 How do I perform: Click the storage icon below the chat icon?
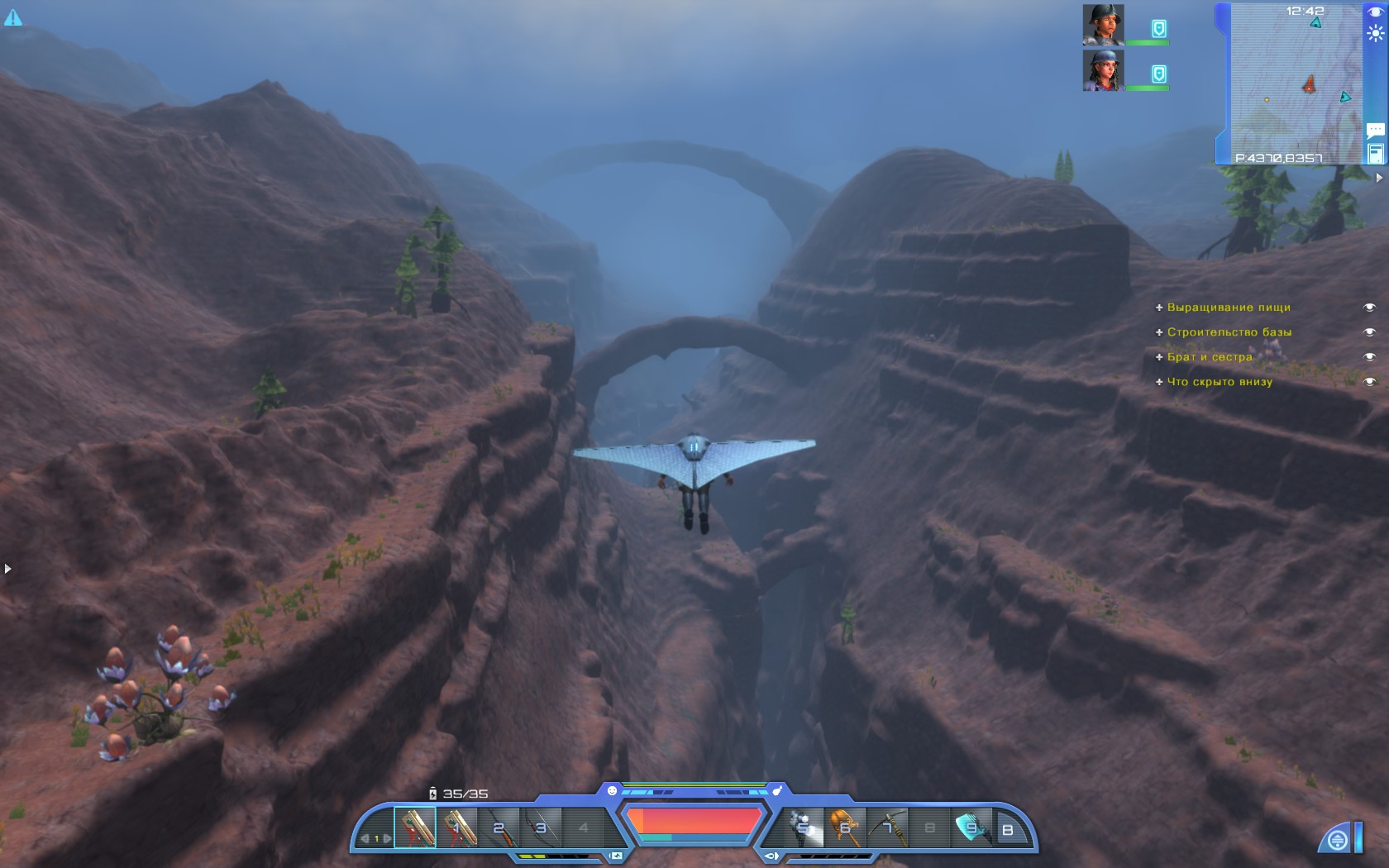pyautogui.click(x=1374, y=152)
